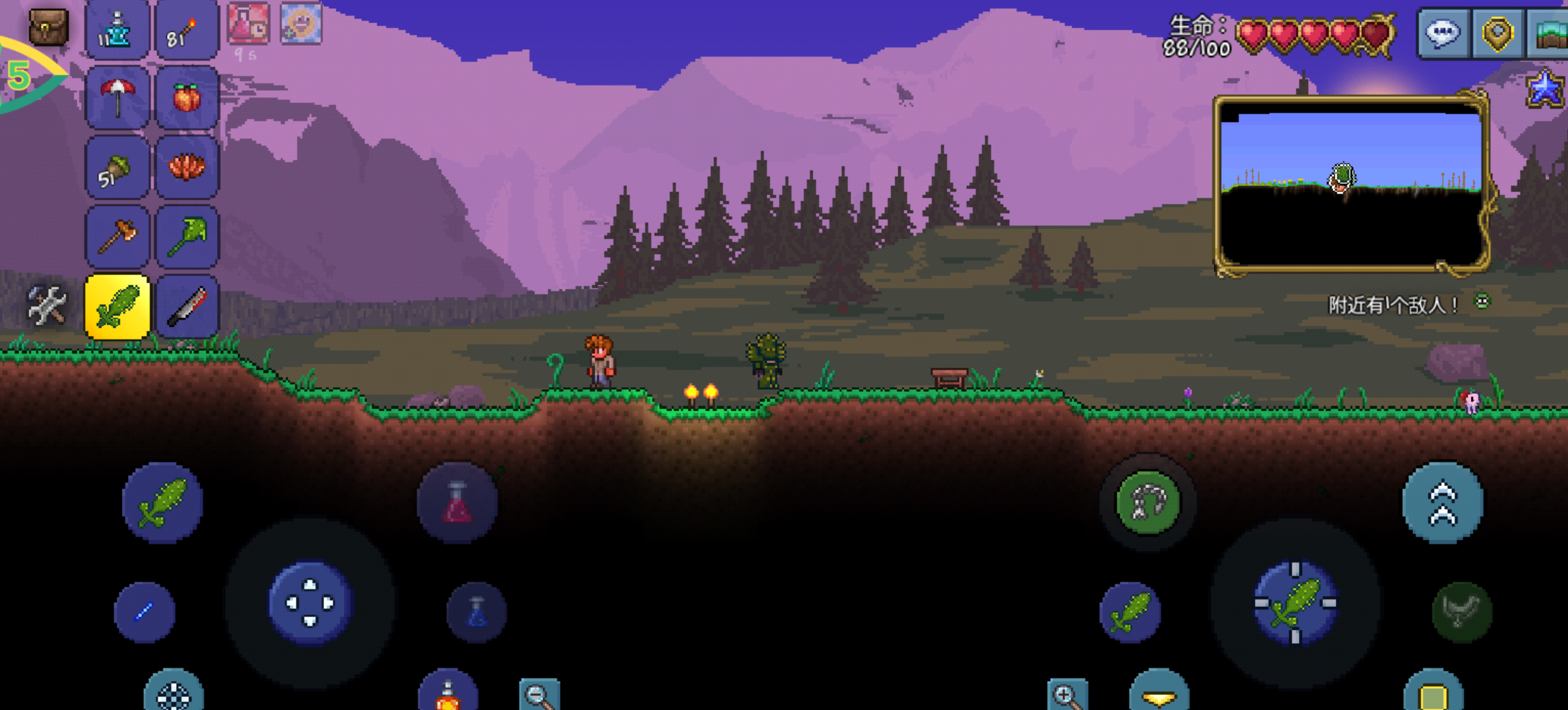Open the inventory bag
The image size is (1568, 710).
(48, 27)
